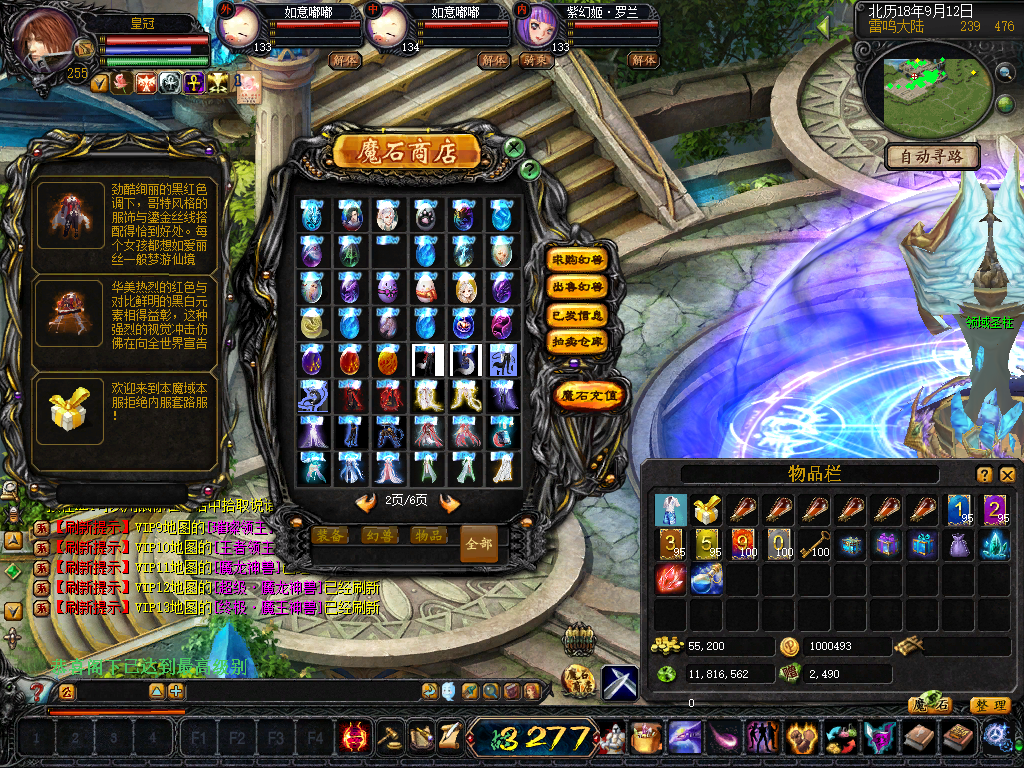Close the 魔石商店 shop window

(514, 148)
